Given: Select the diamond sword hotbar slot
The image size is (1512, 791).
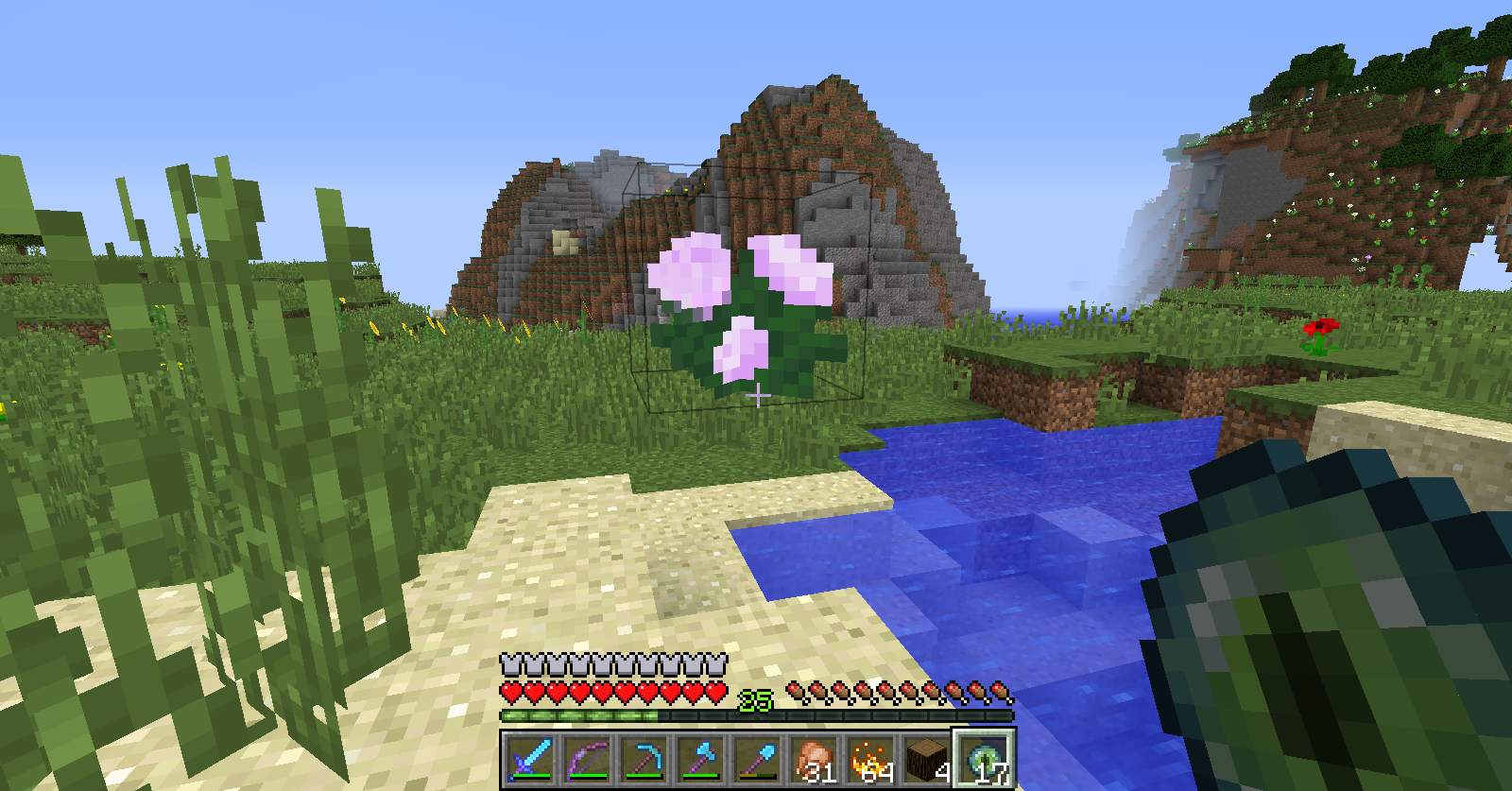Looking at the screenshot, I should (x=530, y=759).
